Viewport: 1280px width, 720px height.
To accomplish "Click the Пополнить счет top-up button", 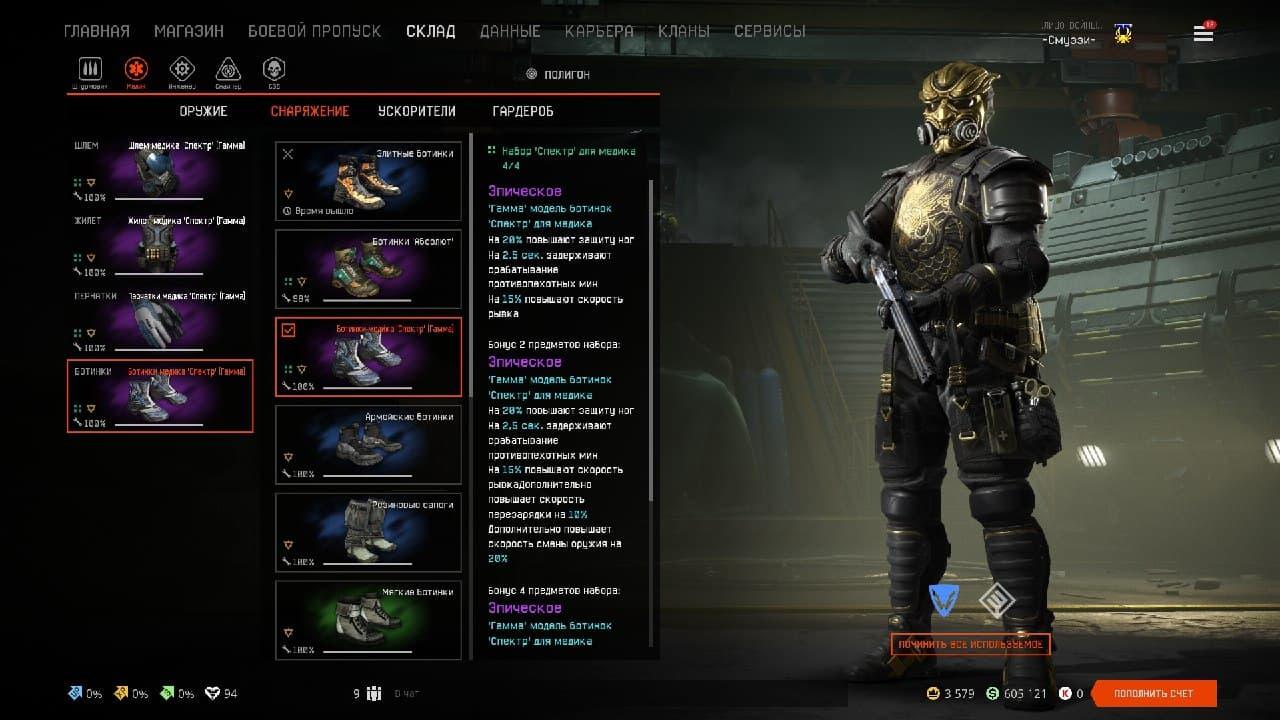I will (x=1154, y=693).
